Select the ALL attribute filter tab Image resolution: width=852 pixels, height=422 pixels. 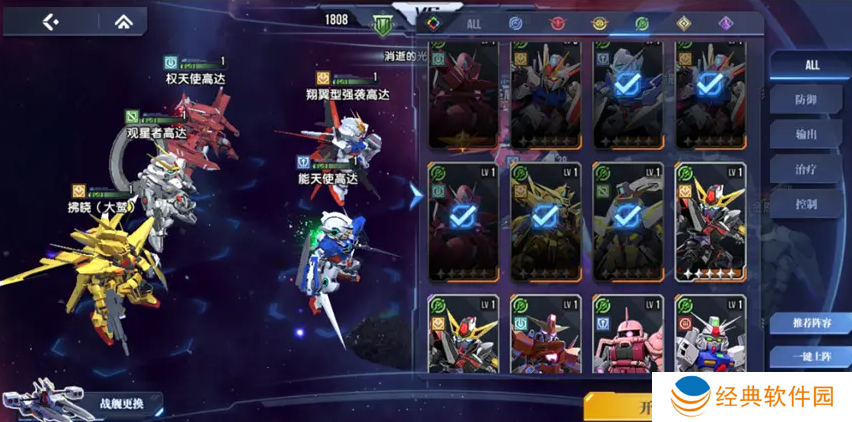475,23
